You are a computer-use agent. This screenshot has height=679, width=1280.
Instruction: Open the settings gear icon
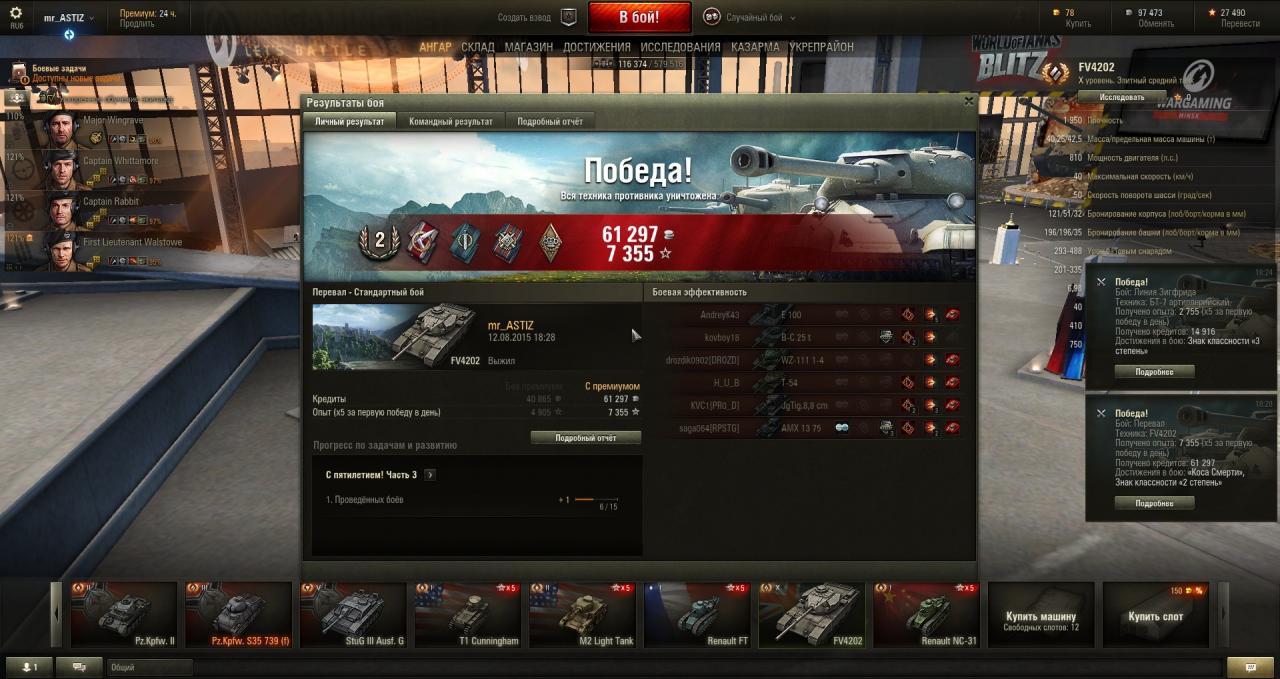[x=15, y=13]
